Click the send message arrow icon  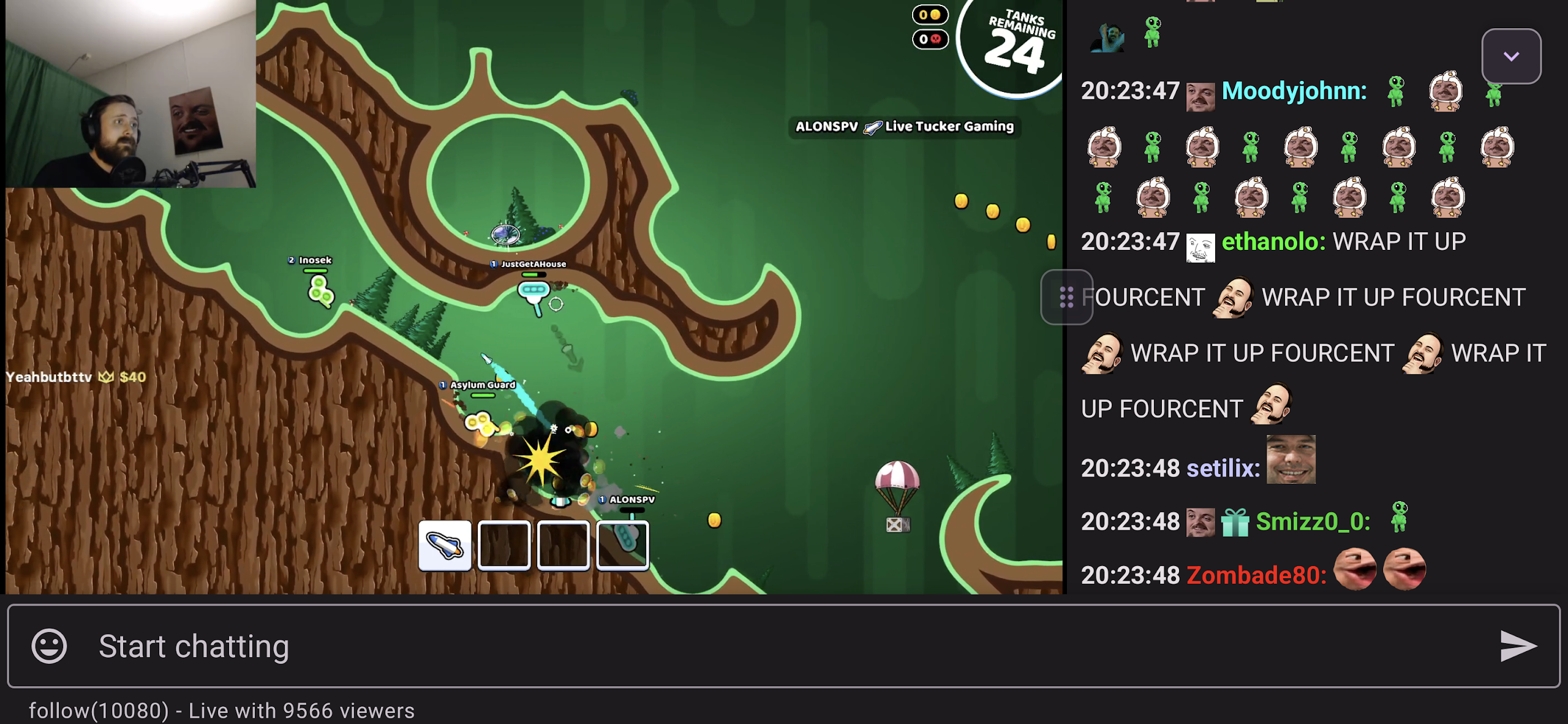coord(1518,645)
